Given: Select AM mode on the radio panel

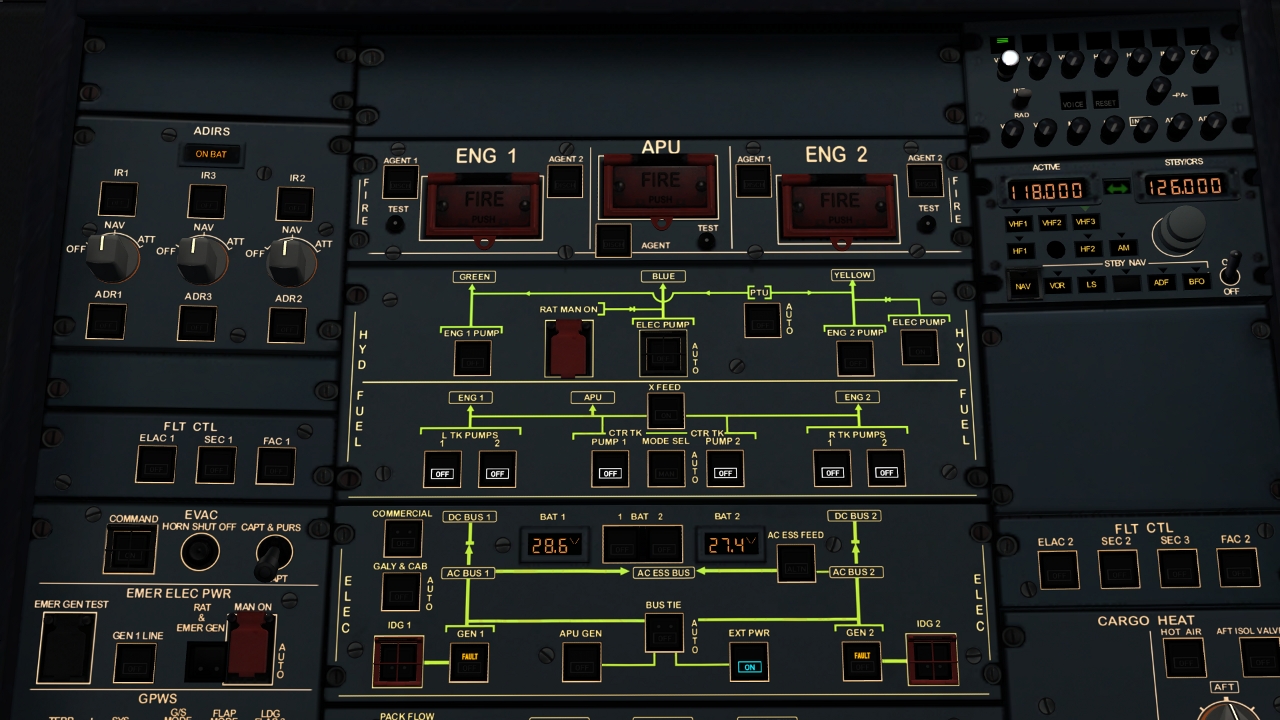Looking at the screenshot, I should coord(1124,248).
